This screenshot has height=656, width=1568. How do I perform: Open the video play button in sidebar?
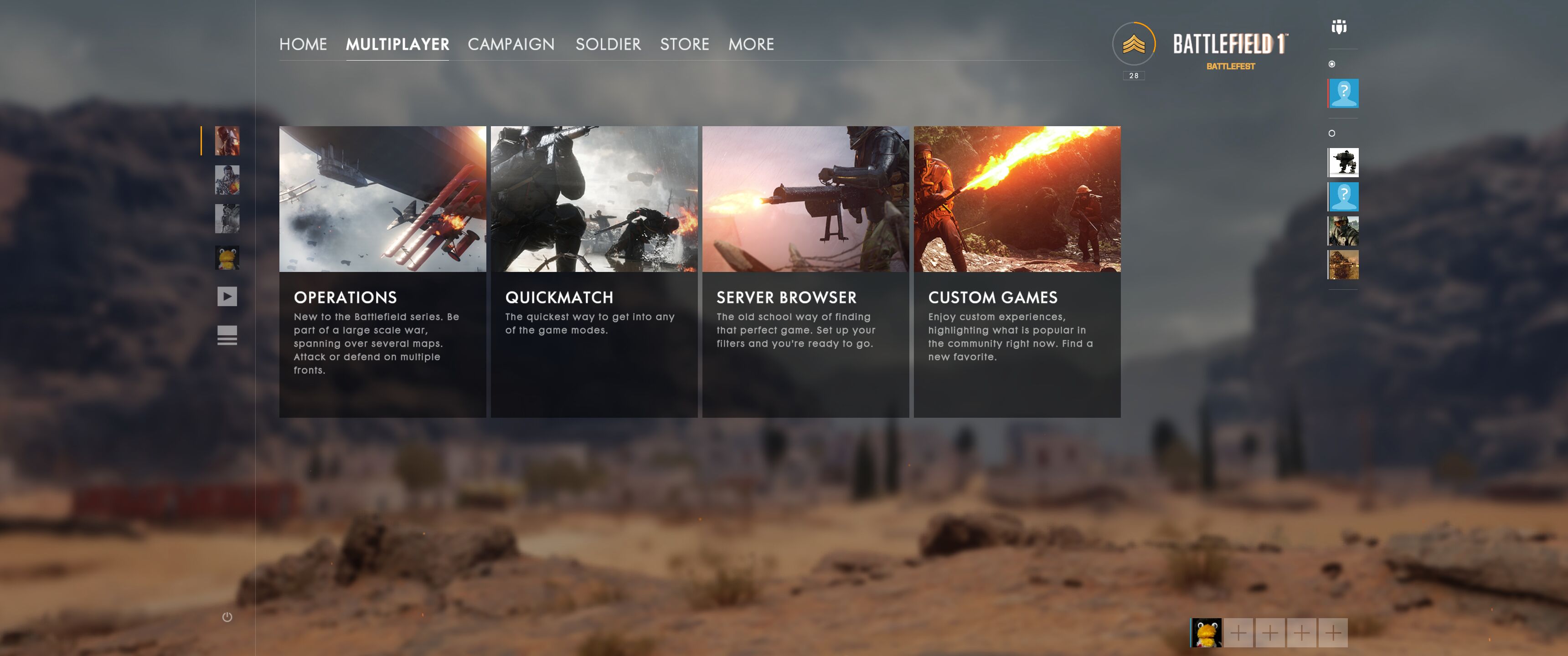point(227,297)
